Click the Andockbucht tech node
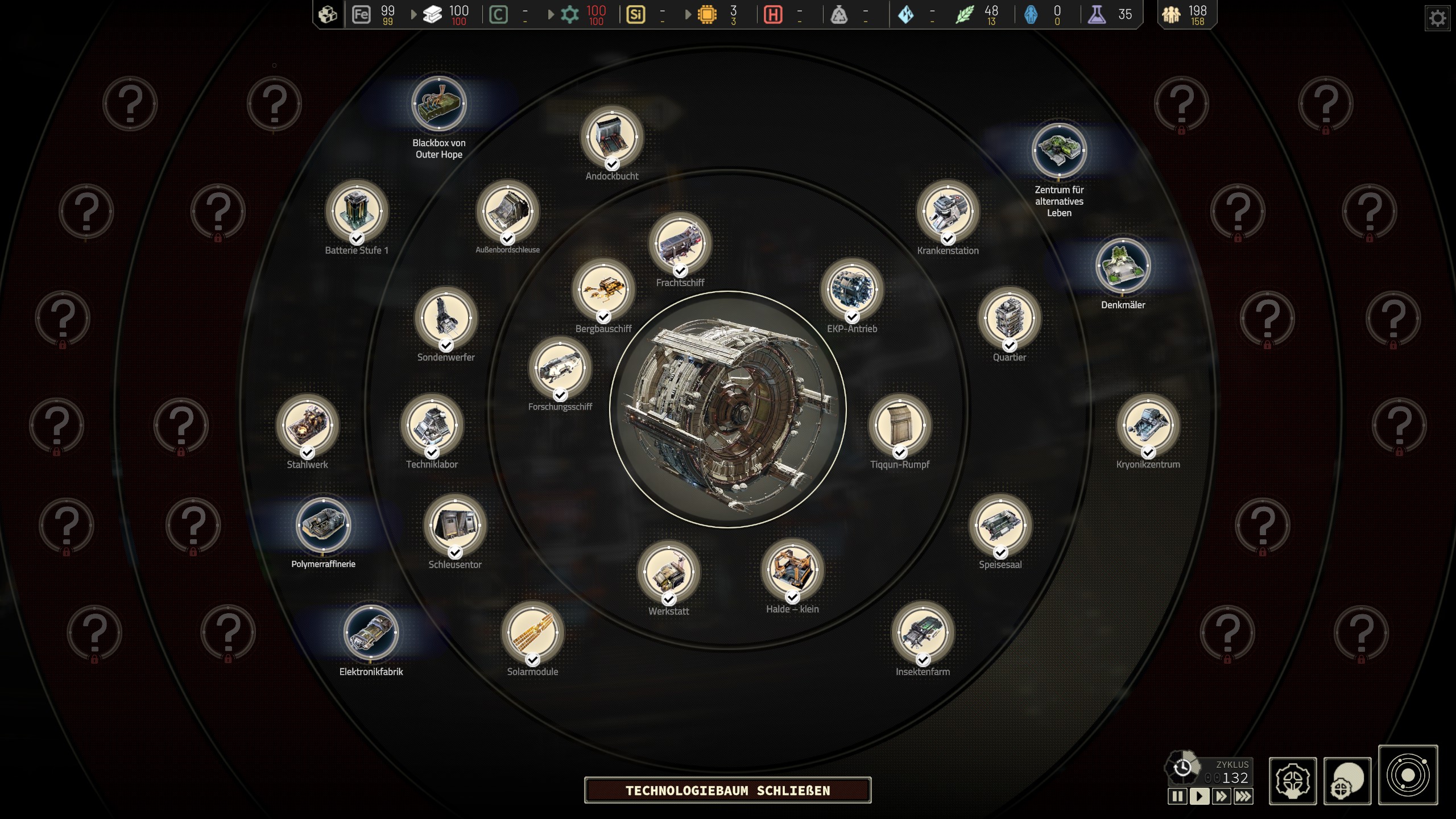 click(x=612, y=137)
